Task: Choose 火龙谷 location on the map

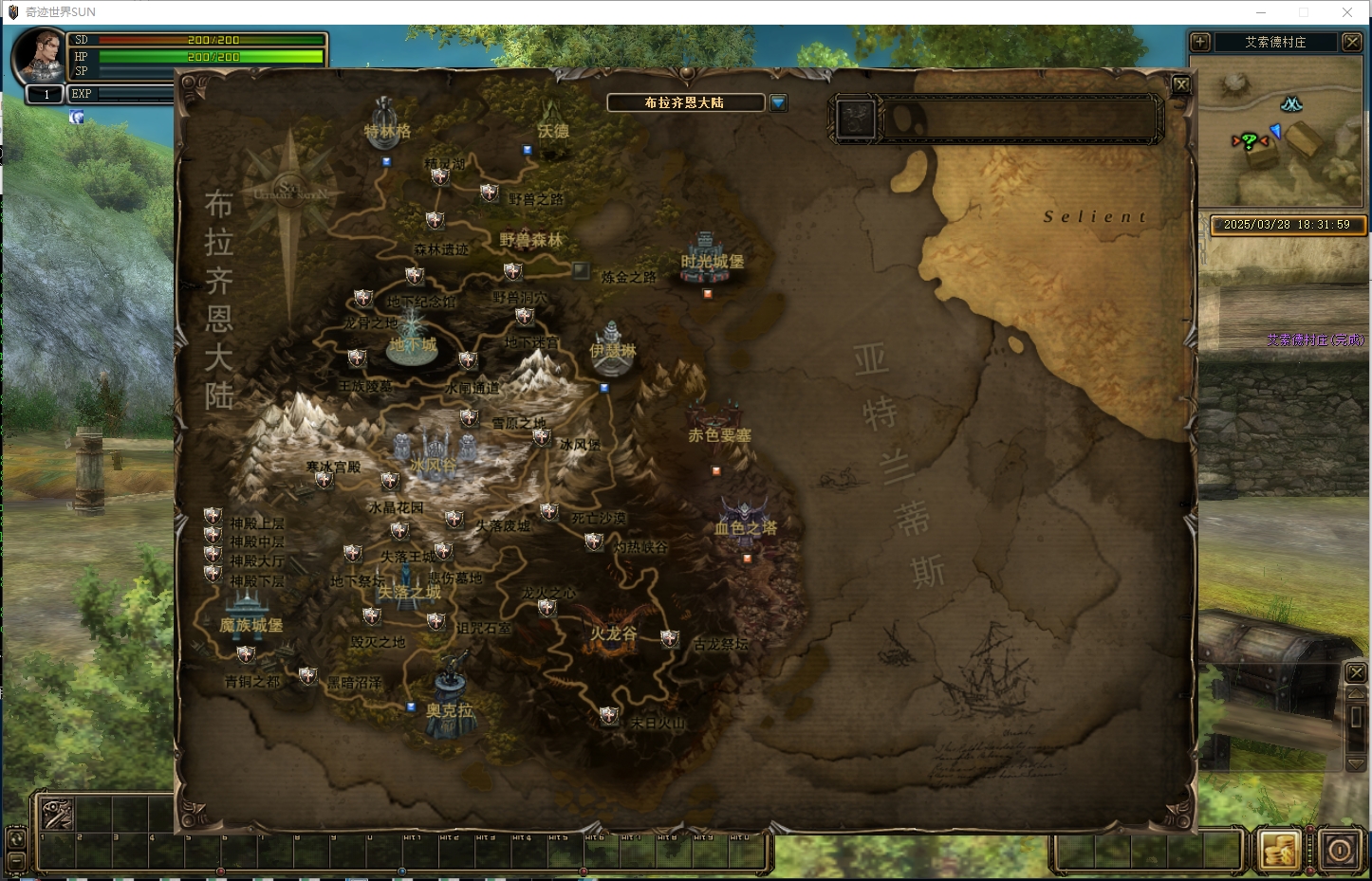Action: 614,625
